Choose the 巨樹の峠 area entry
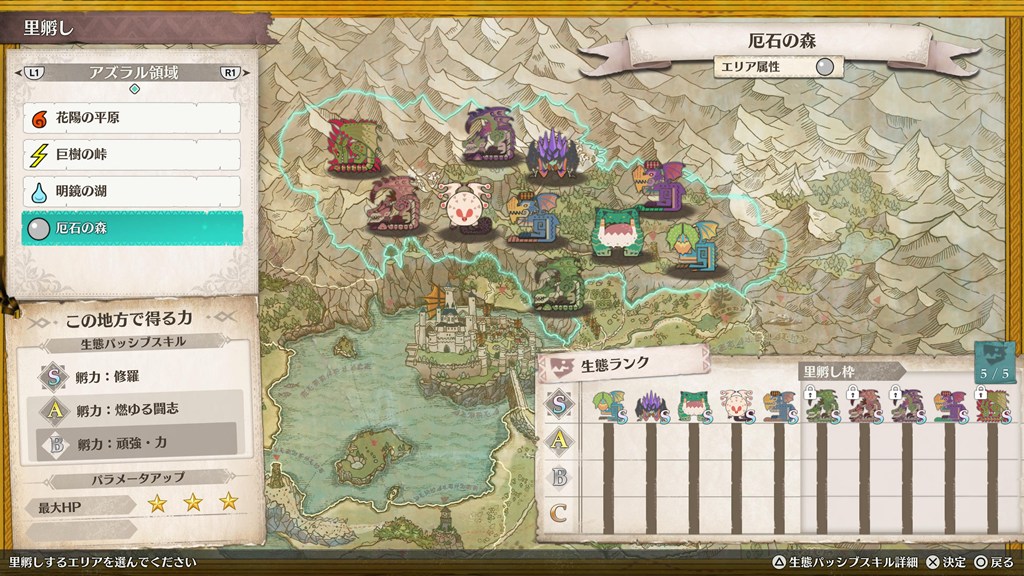 (x=131, y=155)
